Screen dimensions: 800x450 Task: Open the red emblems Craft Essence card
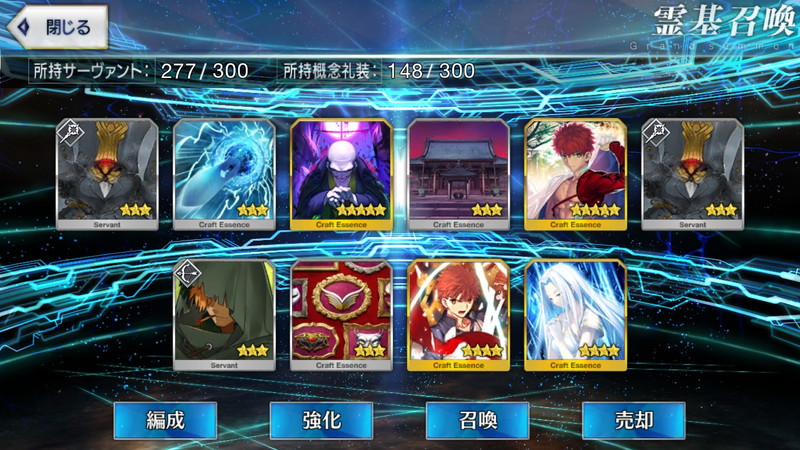coord(341,314)
